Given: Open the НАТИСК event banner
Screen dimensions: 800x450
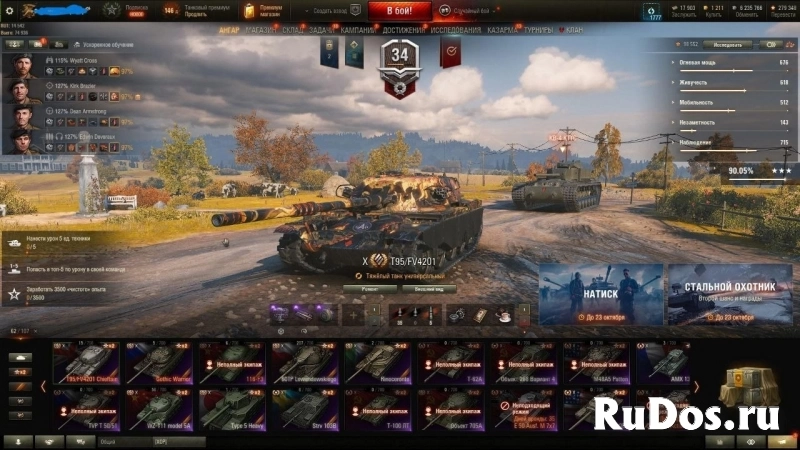Looking at the screenshot, I should coord(600,294).
